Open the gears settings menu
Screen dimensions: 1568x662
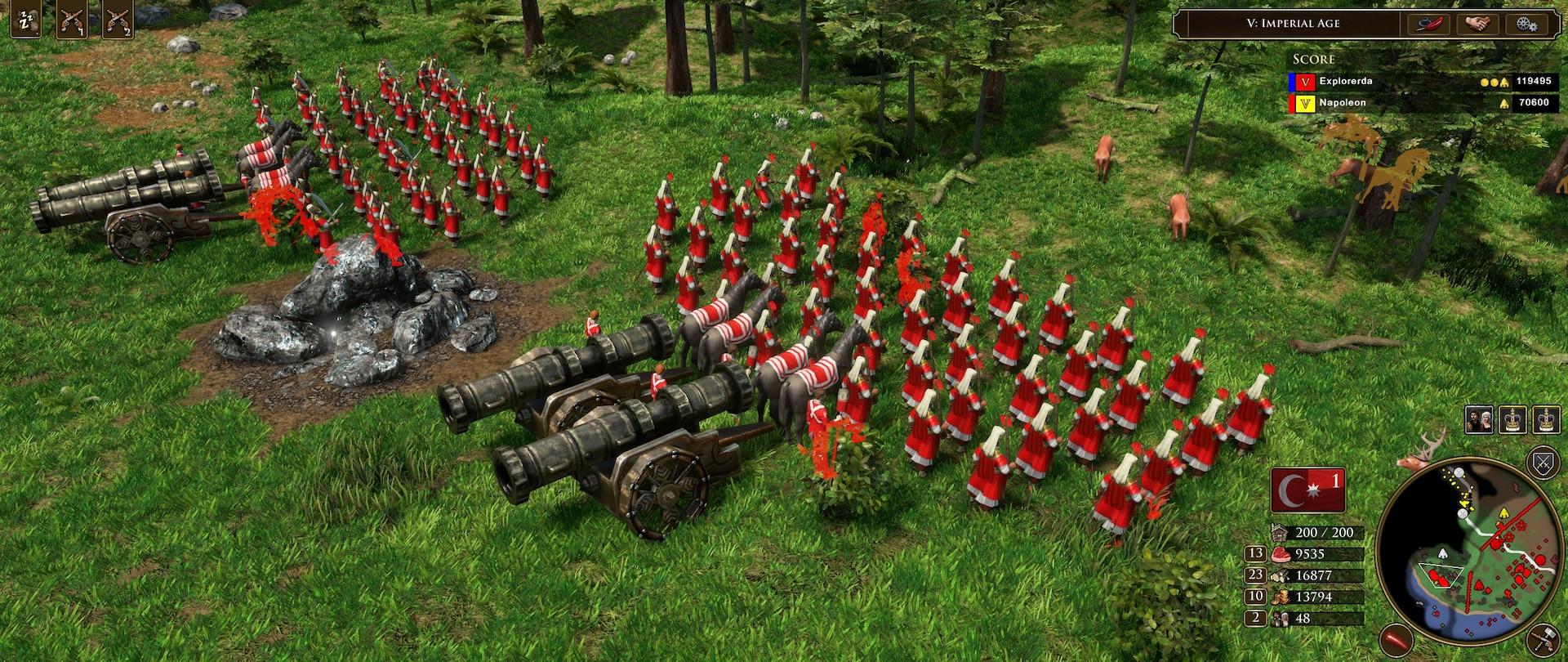tap(1524, 24)
